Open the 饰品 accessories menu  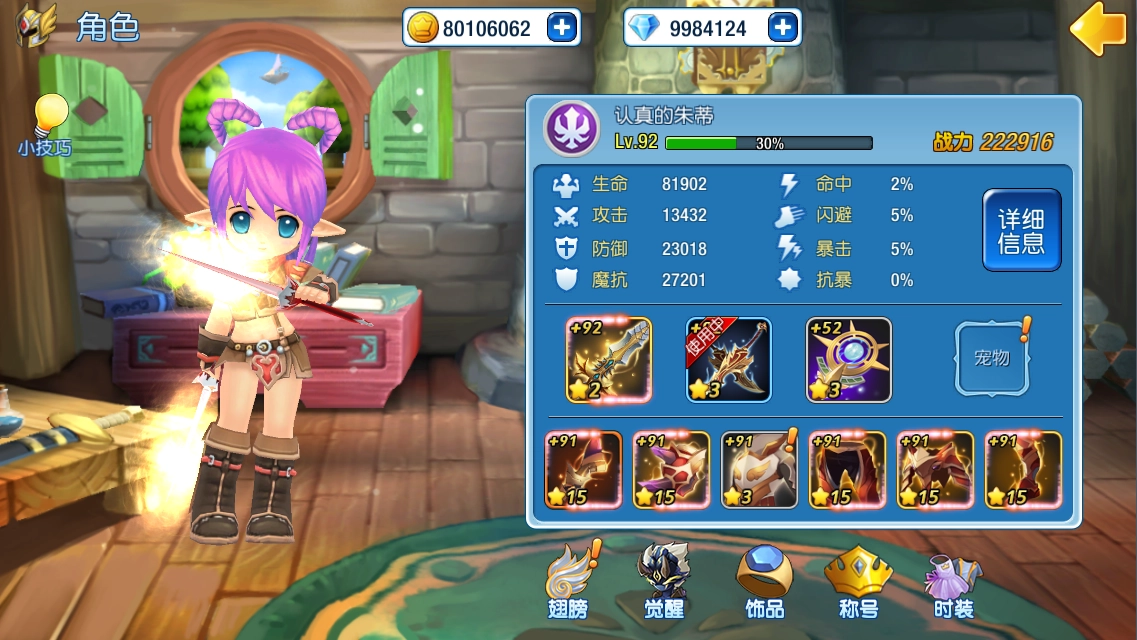coord(765,583)
